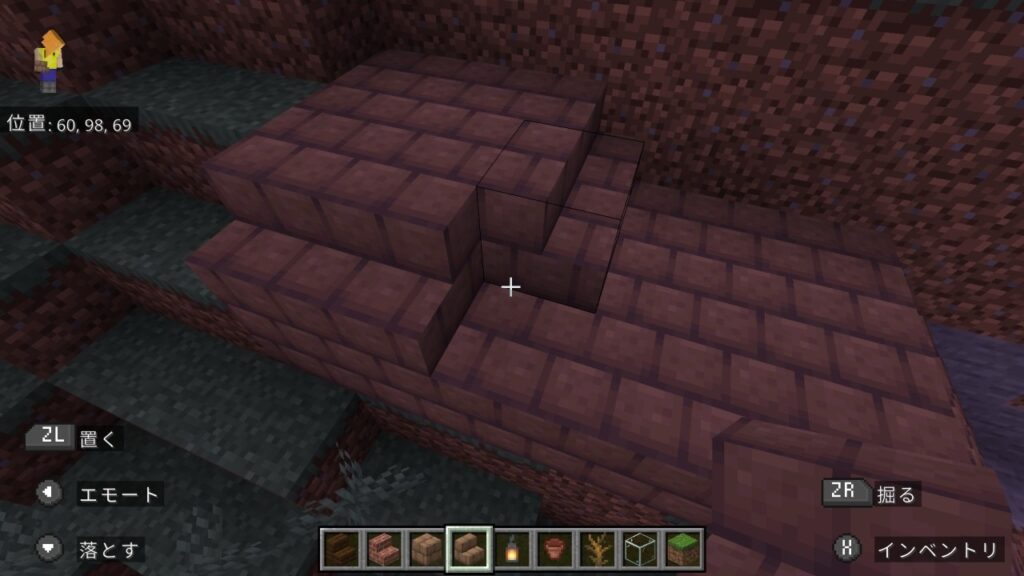Select the red brick stairs slot

point(382,549)
